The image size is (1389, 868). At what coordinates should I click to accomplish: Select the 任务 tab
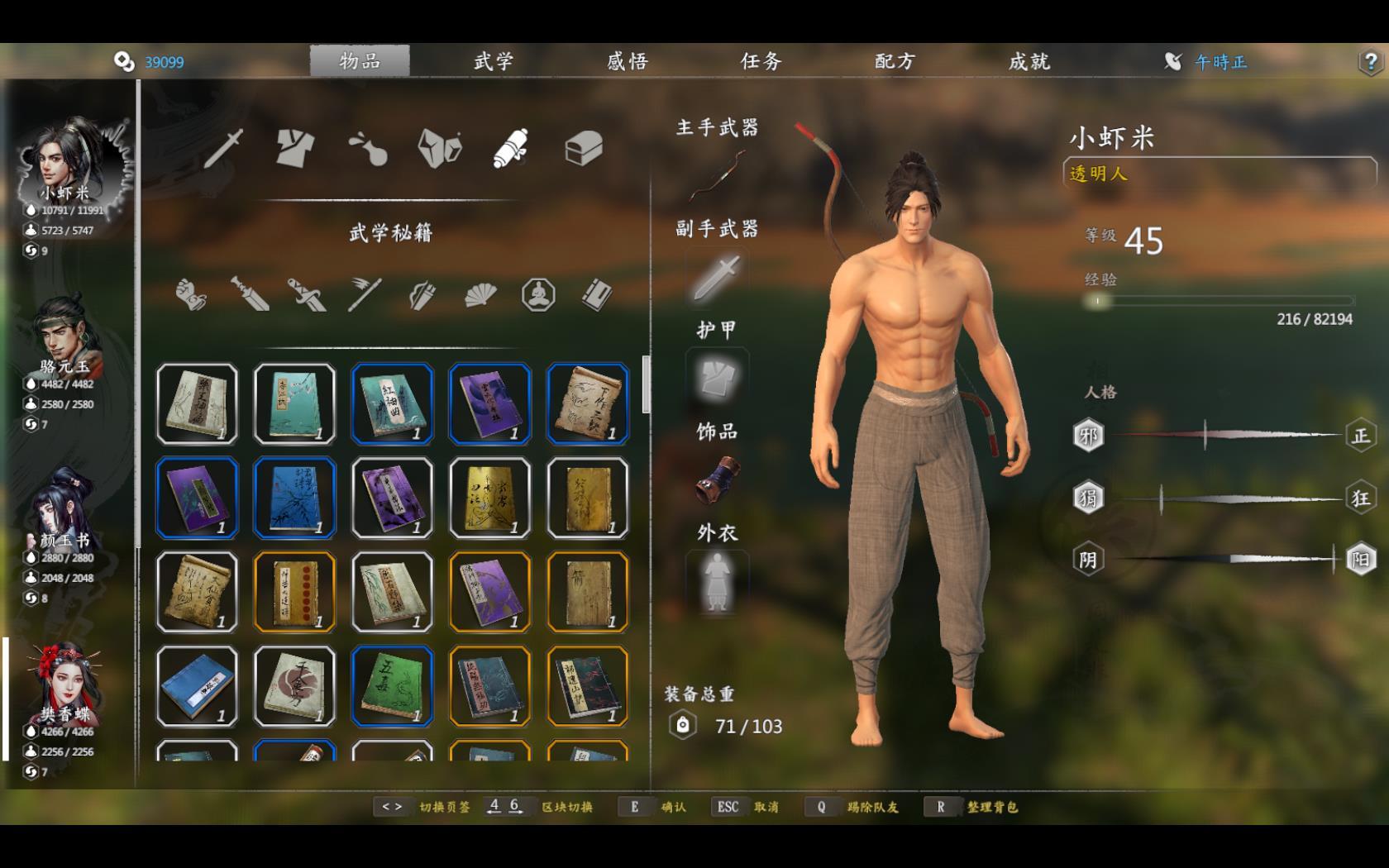coord(761,61)
